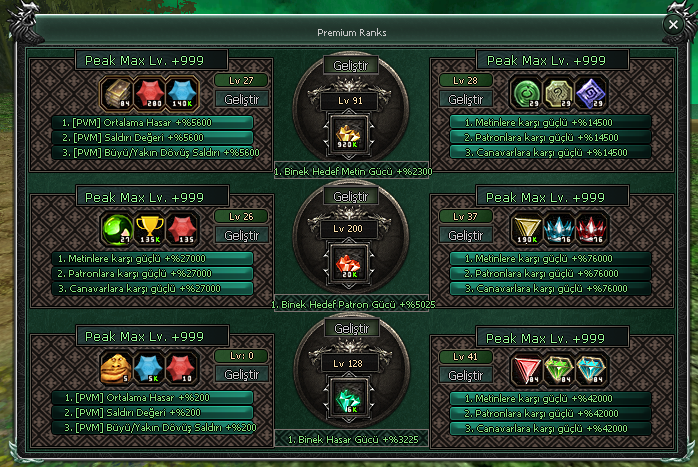Select the green ring item slot
Image resolution: width=698 pixels, height=467 pixels.
coord(526,93)
